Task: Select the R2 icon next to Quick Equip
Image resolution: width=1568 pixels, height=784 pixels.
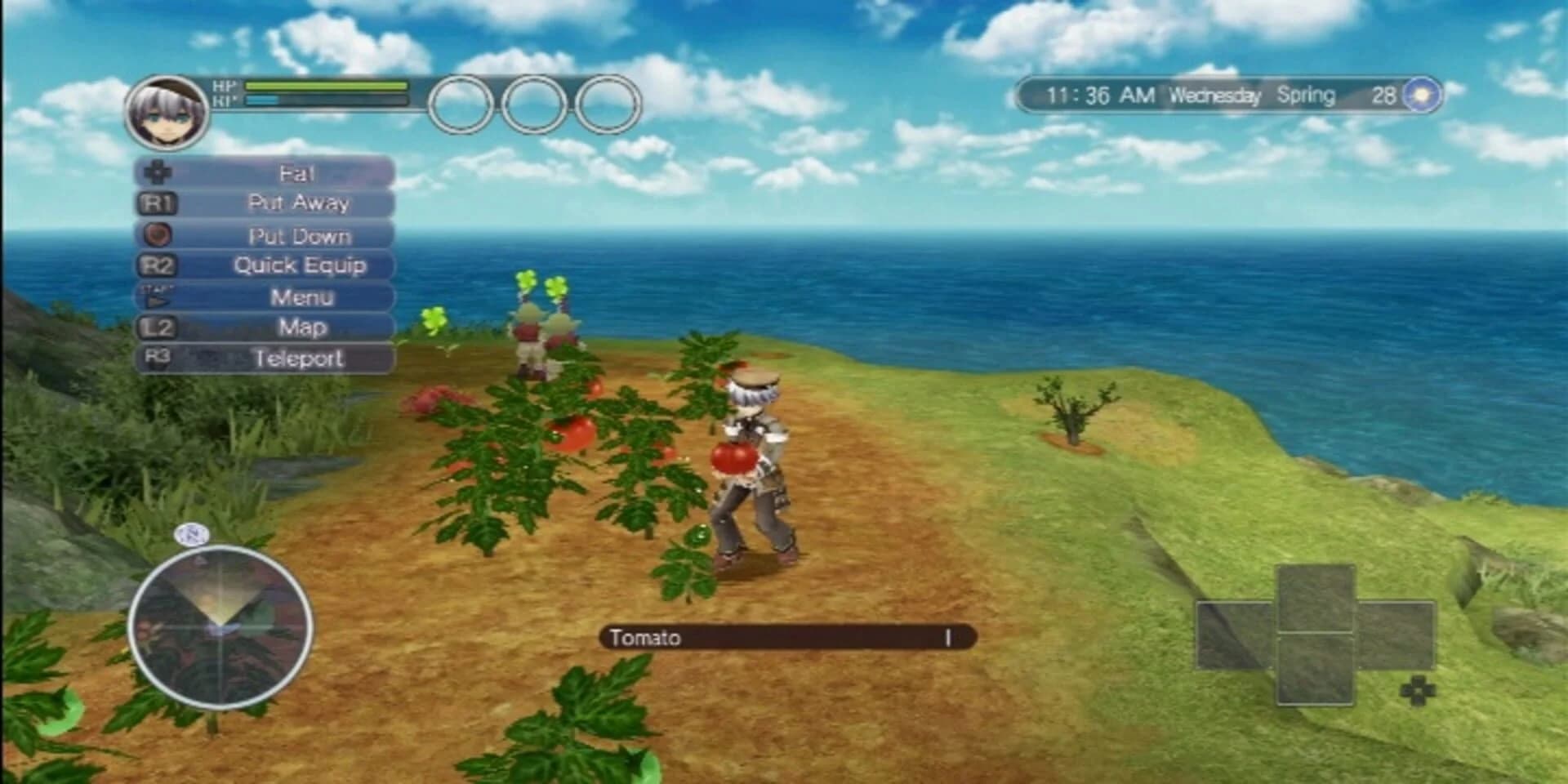Action: [158, 265]
